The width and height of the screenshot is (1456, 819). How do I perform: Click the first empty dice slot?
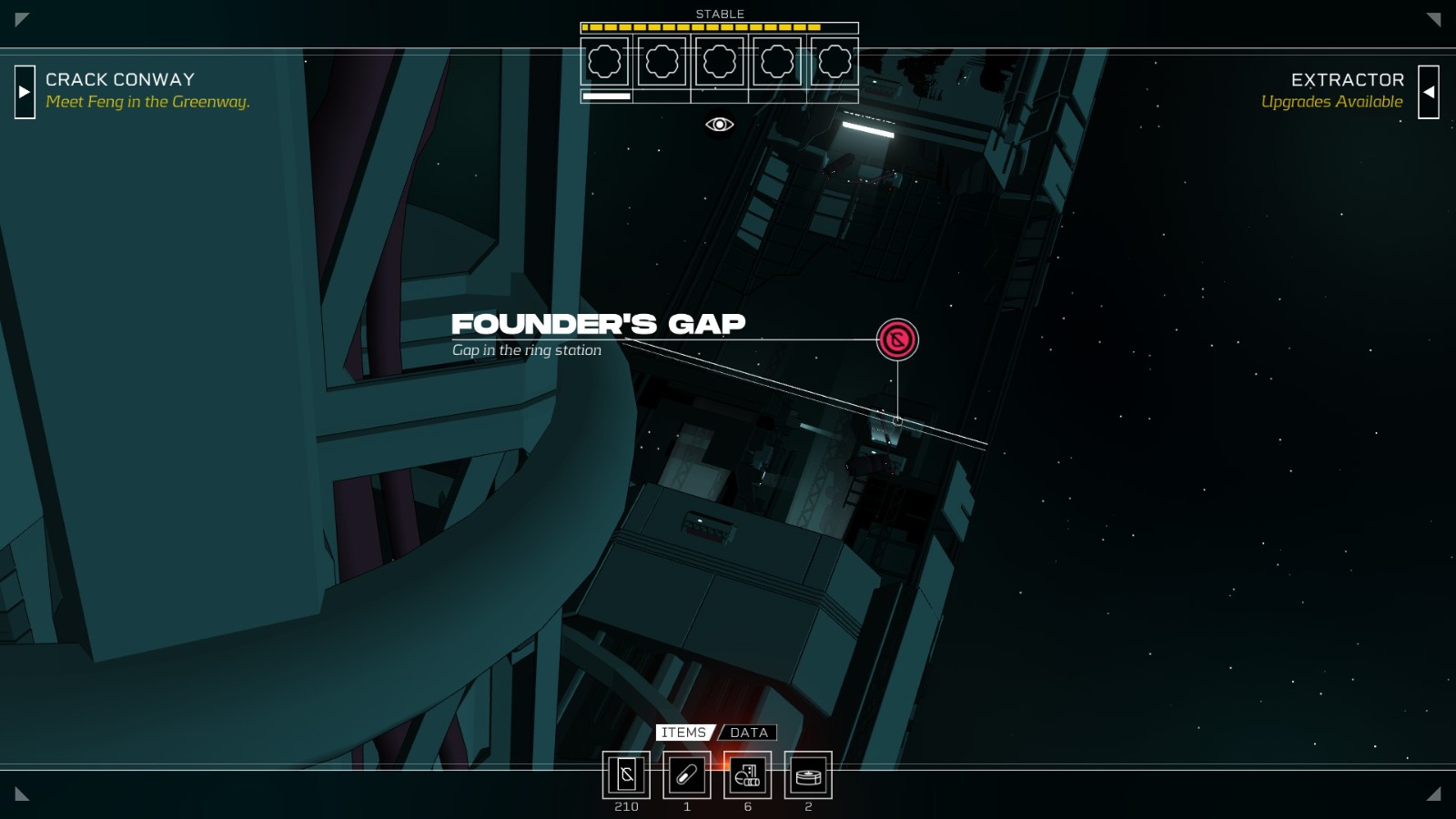coord(605,61)
